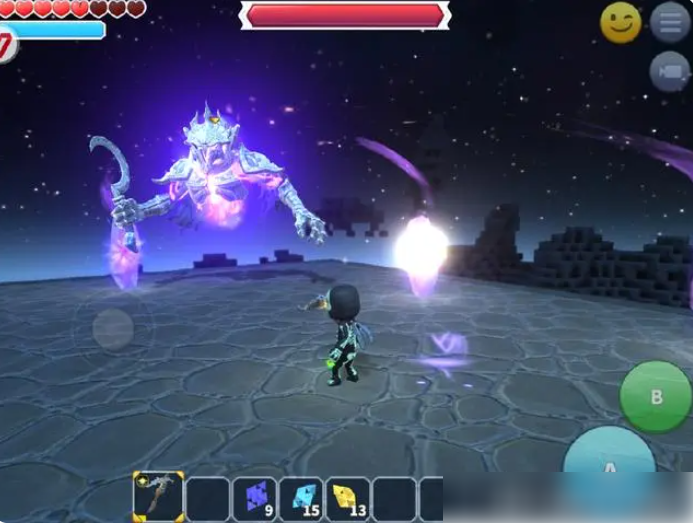Pick the yellow crystal slot with 13

point(348,497)
